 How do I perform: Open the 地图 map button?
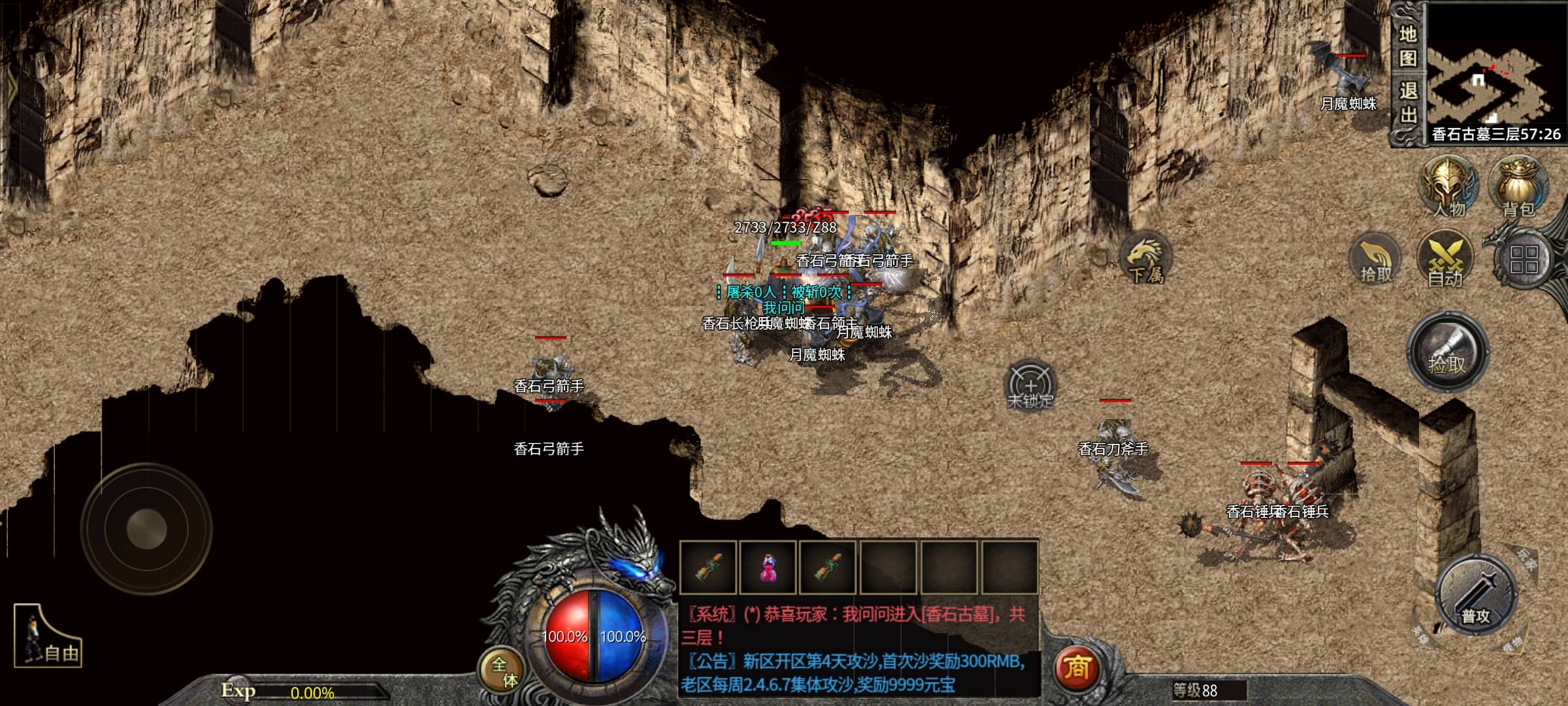[x=1408, y=44]
